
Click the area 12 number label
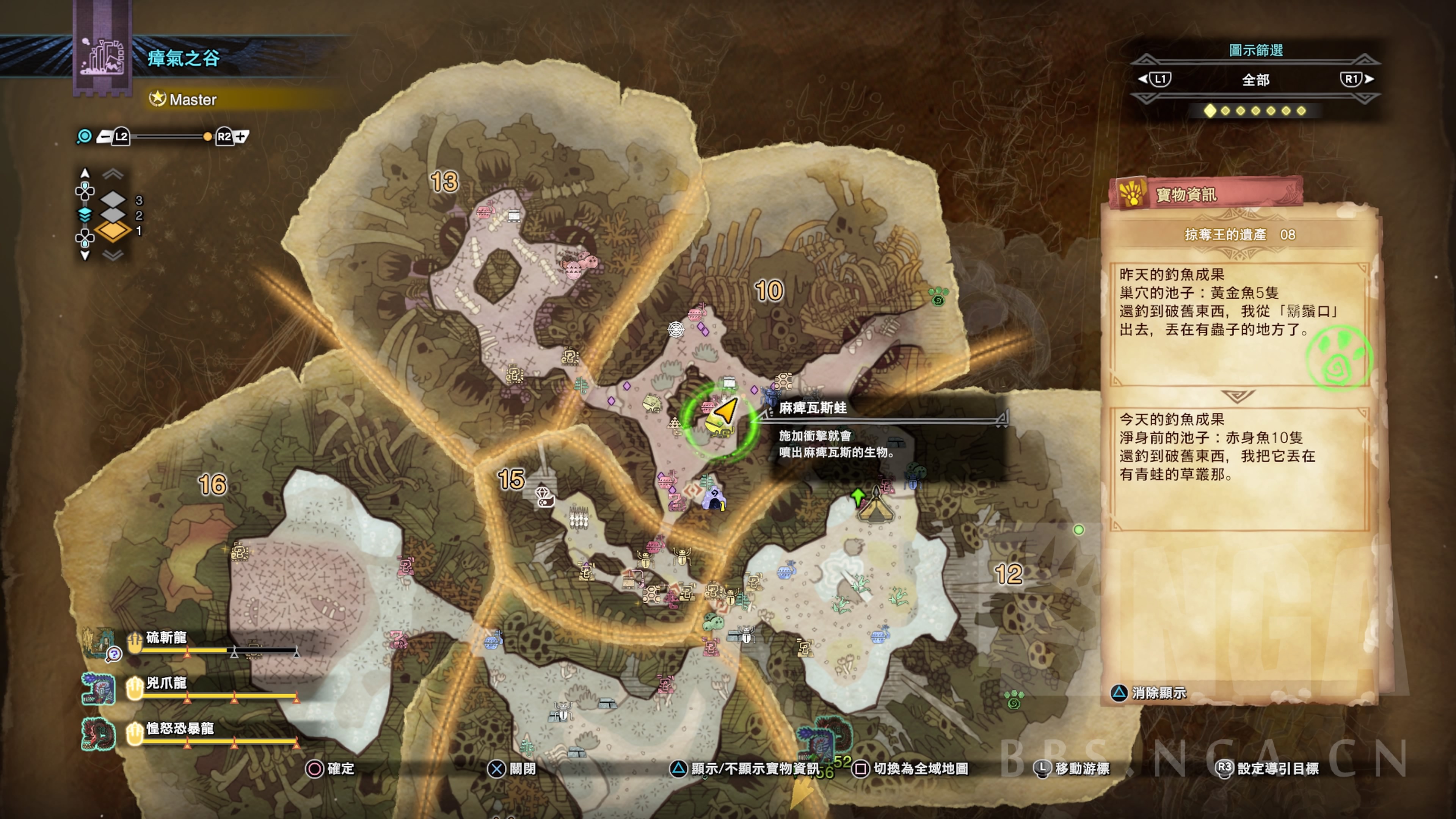pyautogui.click(x=1009, y=574)
